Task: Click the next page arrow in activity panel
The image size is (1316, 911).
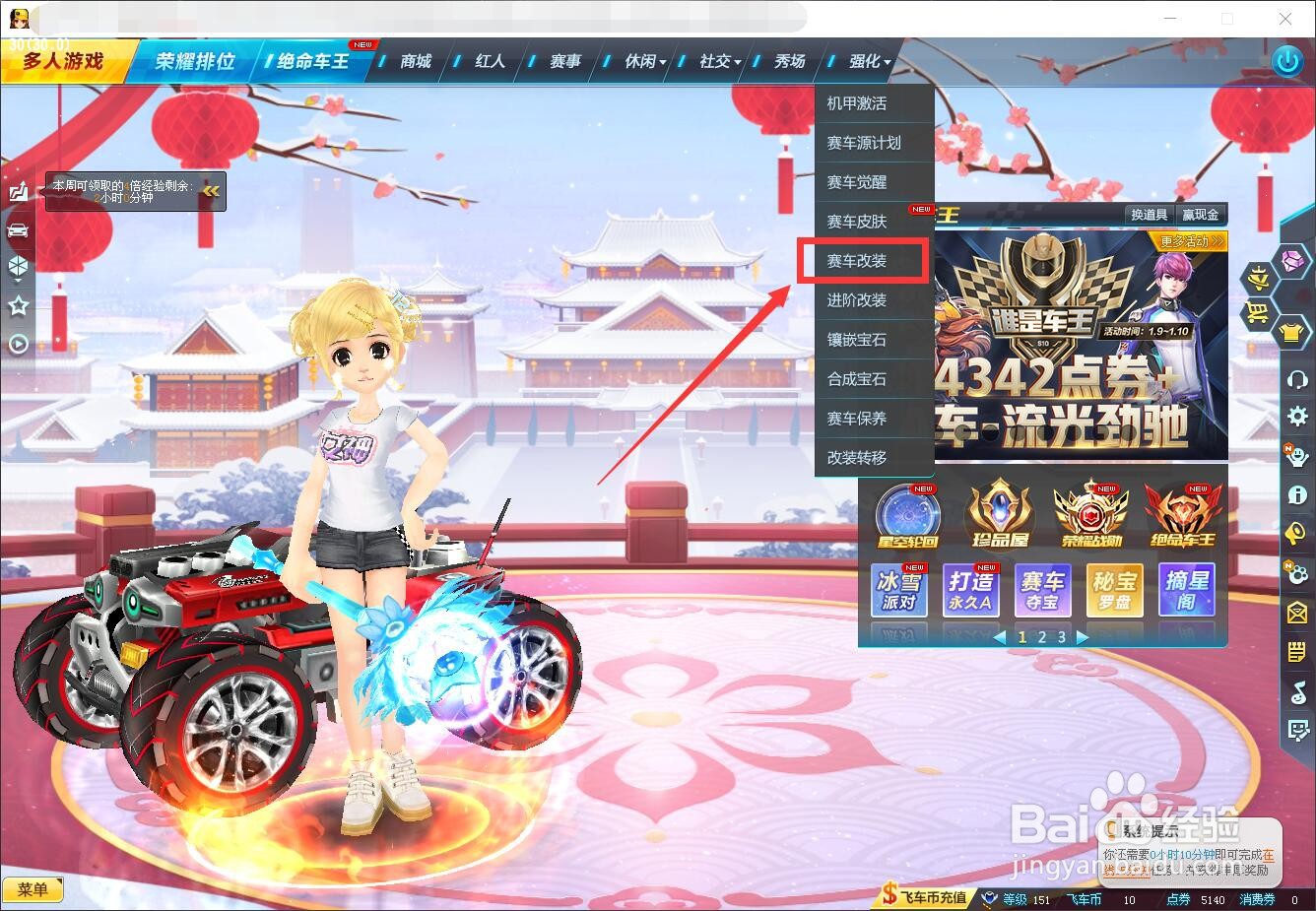Action: tap(1082, 637)
